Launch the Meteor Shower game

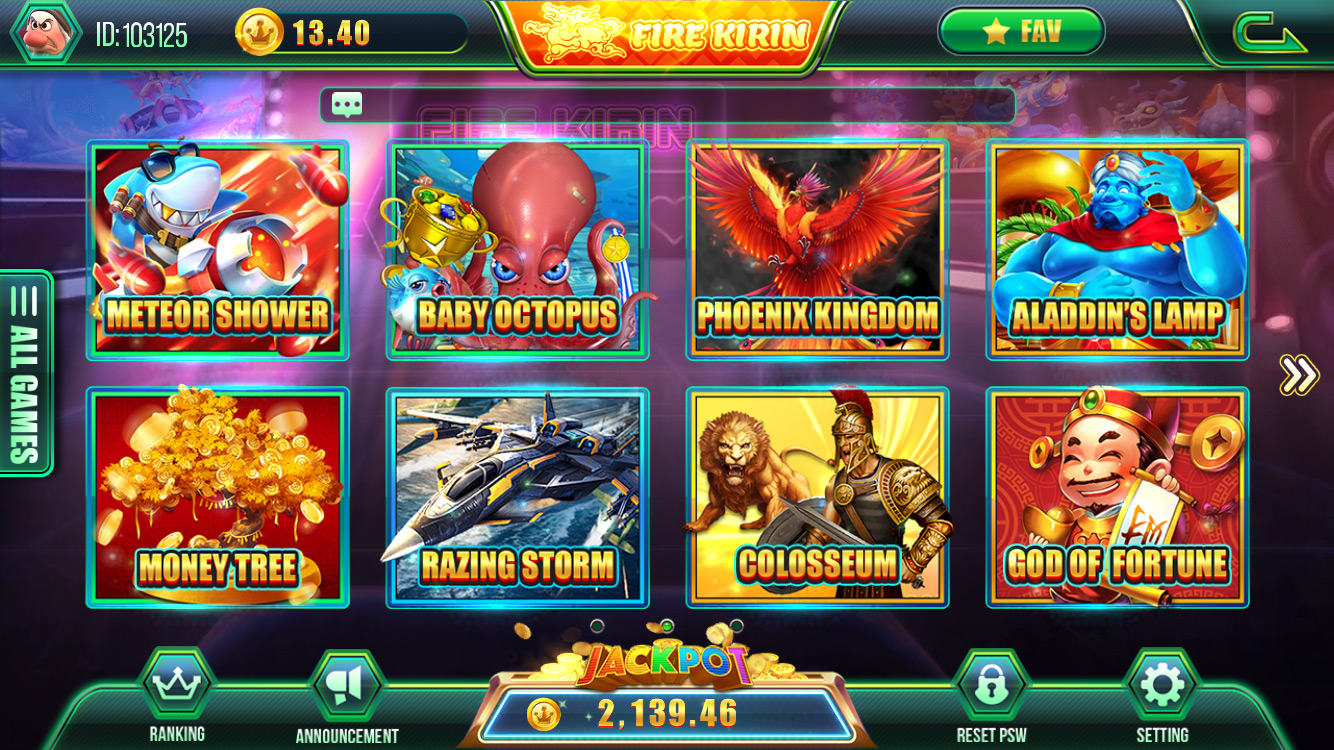coord(218,250)
